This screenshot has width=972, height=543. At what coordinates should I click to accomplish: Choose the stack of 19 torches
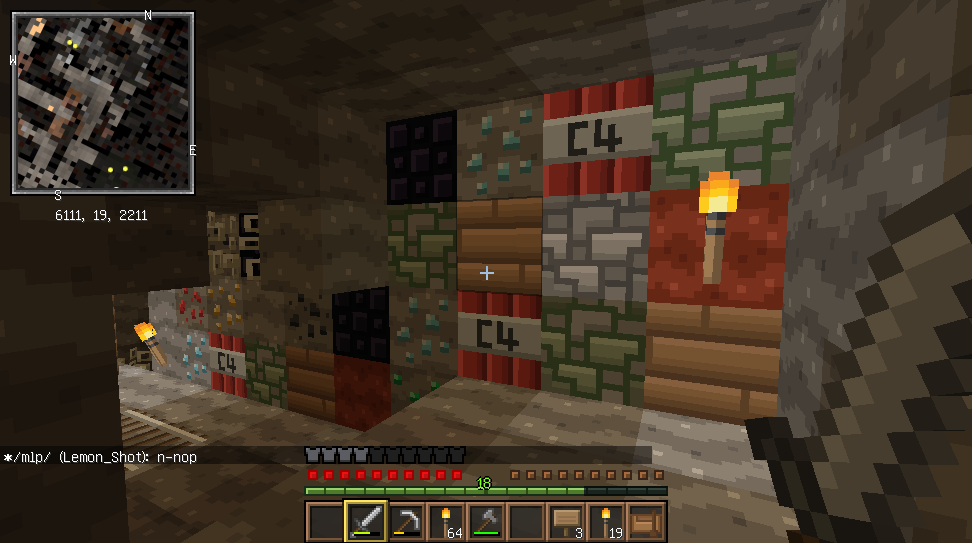(606, 521)
